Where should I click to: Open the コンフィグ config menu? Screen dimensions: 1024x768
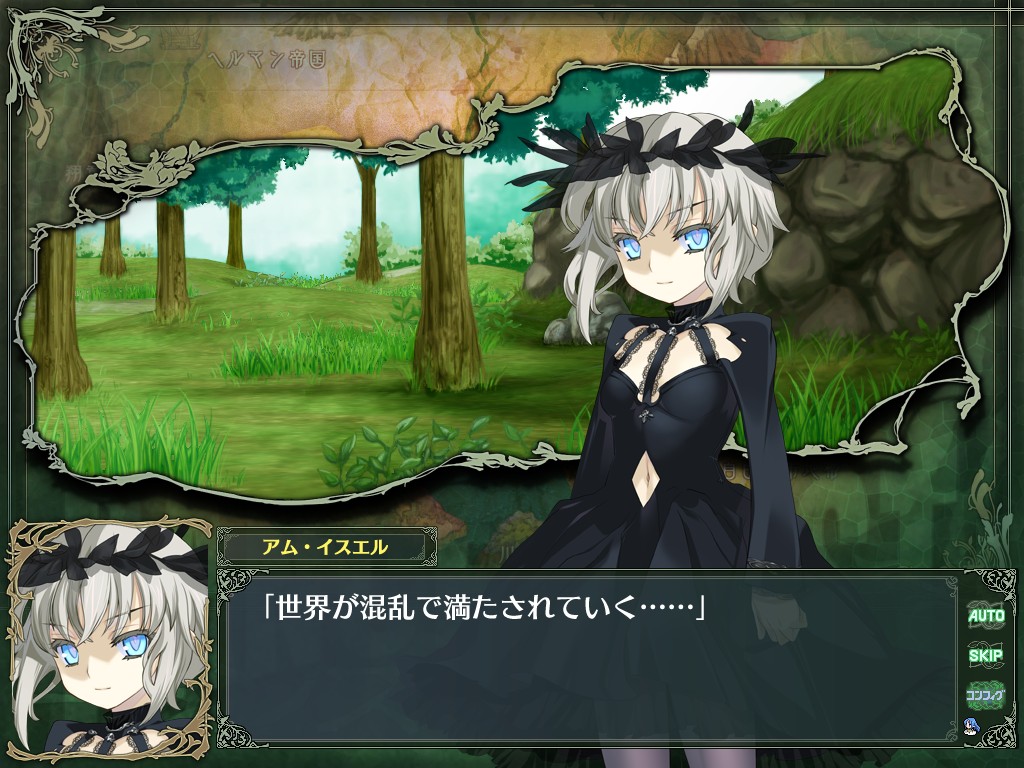[985, 694]
